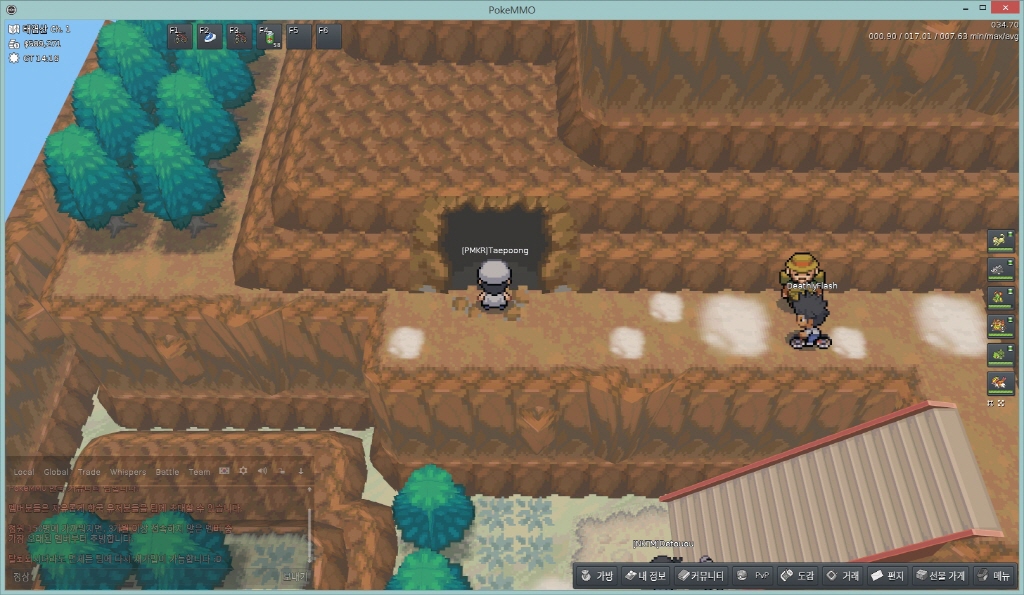Use the F2 hotkey item slot
The width and height of the screenshot is (1024, 595).
(x=210, y=36)
